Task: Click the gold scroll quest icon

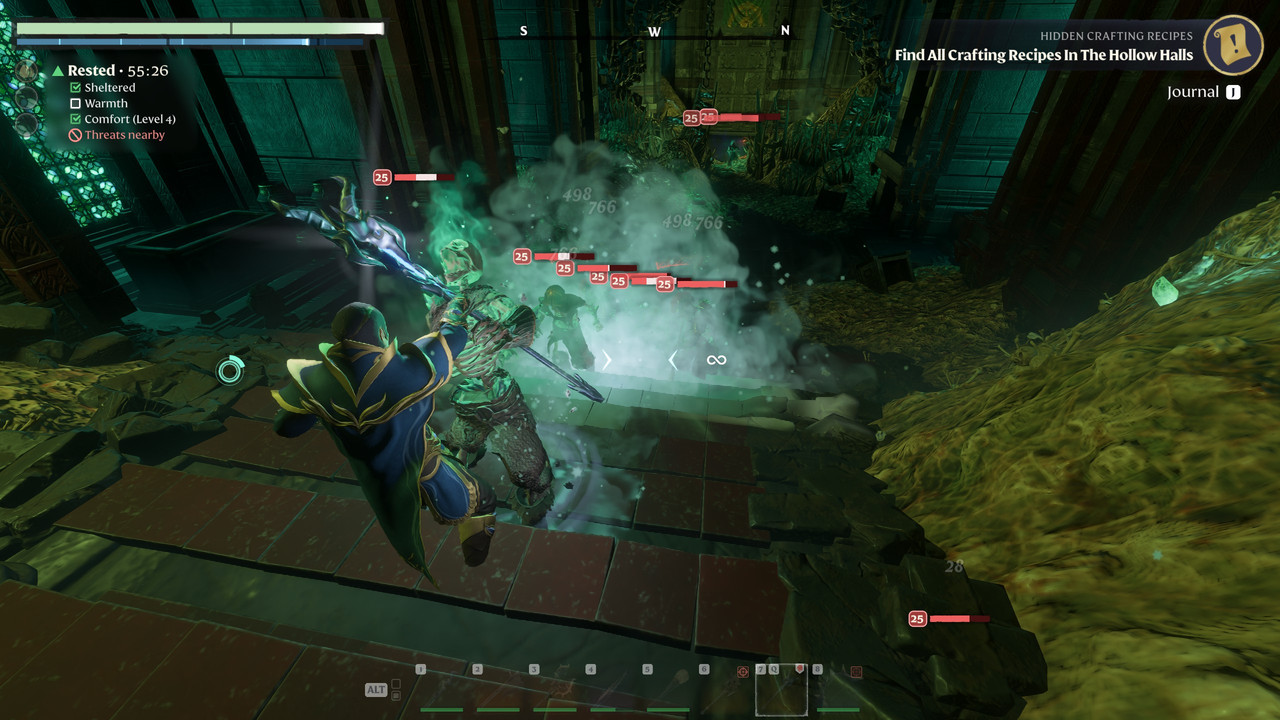Action: [1233, 45]
